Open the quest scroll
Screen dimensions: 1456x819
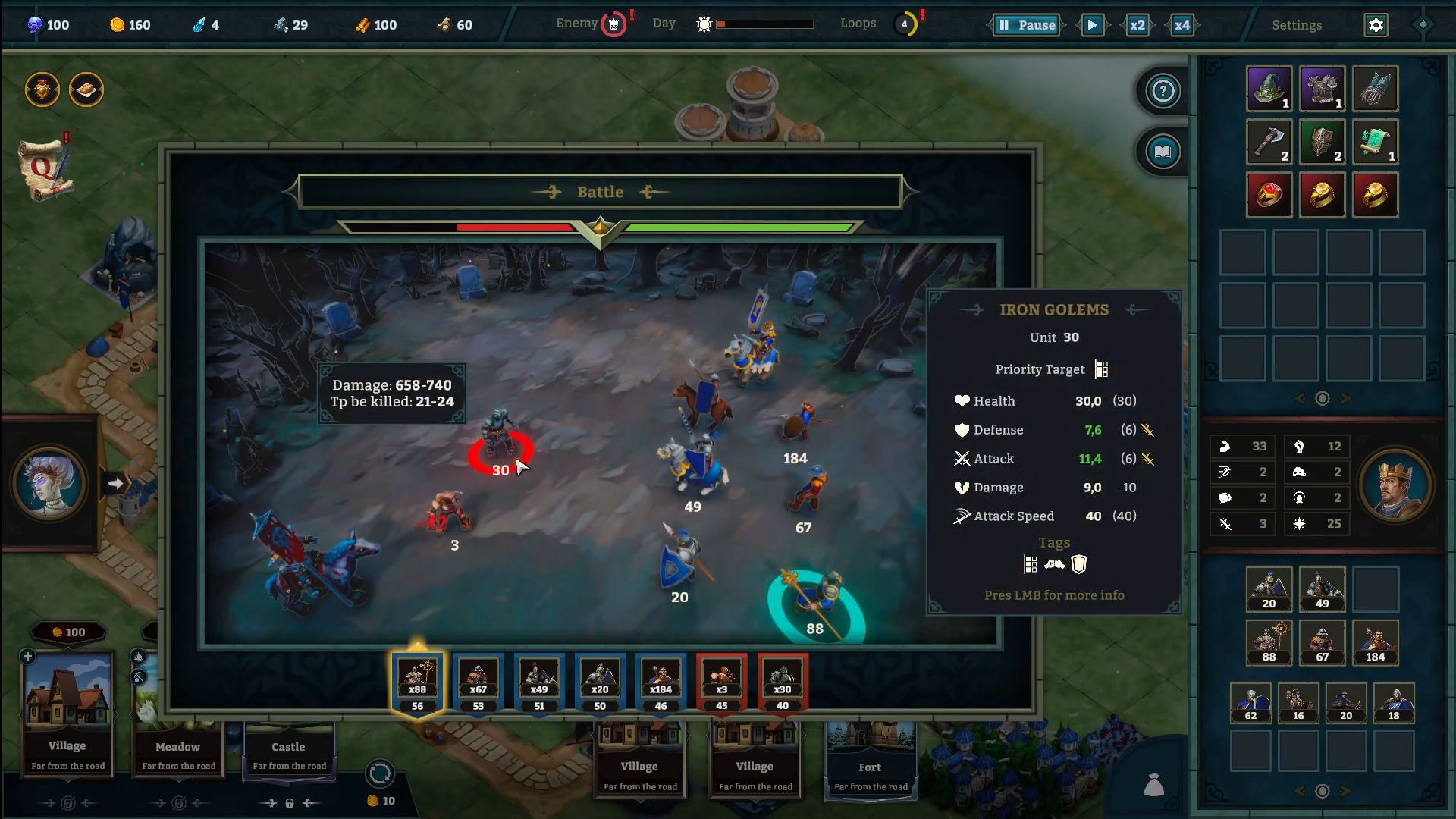pos(44,168)
